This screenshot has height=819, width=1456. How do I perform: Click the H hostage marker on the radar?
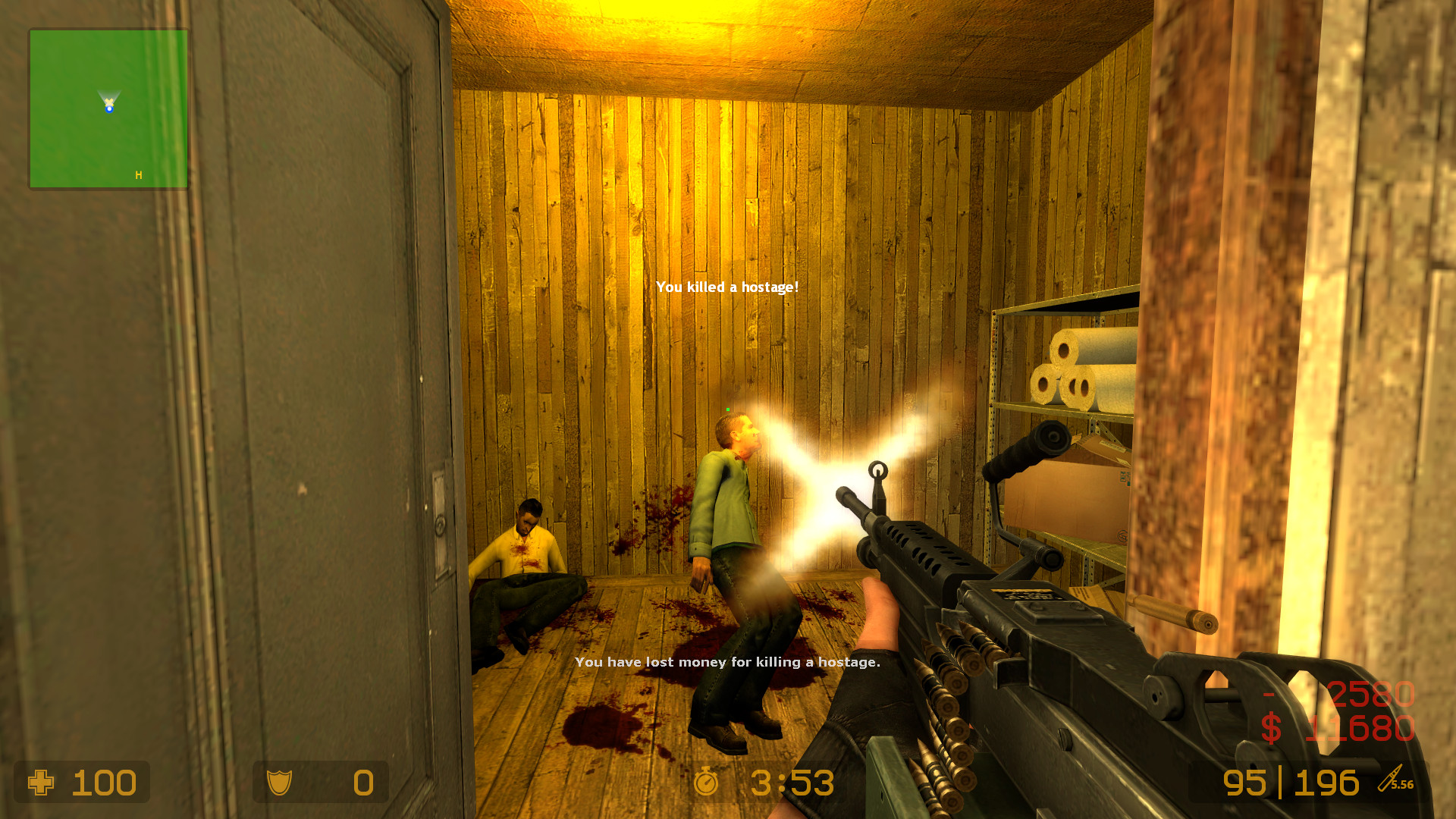tap(138, 174)
